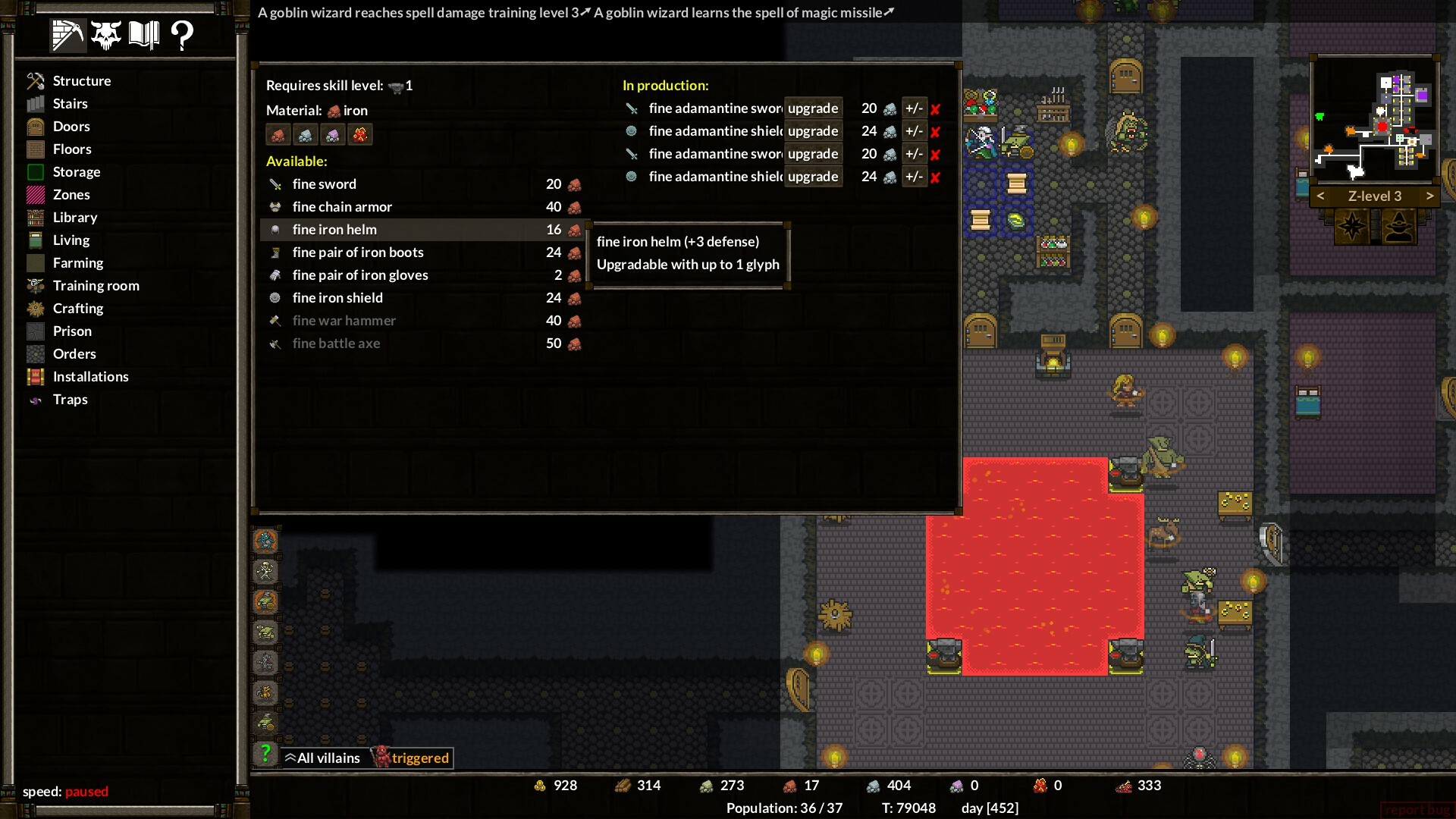This screenshot has width=1456, height=819.
Task: Queue a fine sword for production
Action: (324, 184)
